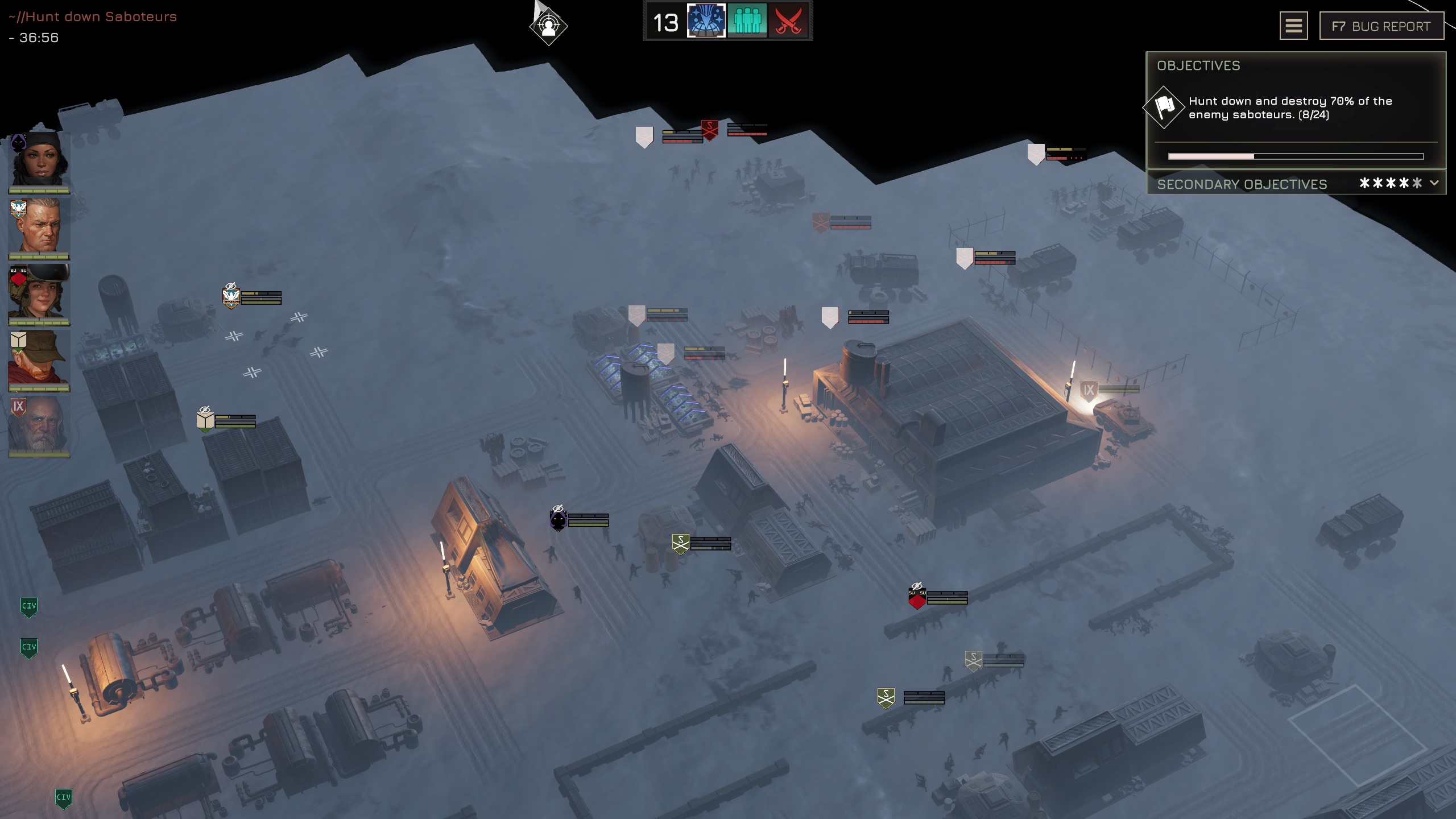Select the helmeted pilot woman portrait
Image resolution: width=1456 pixels, height=819 pixels.
click(39, 293)
